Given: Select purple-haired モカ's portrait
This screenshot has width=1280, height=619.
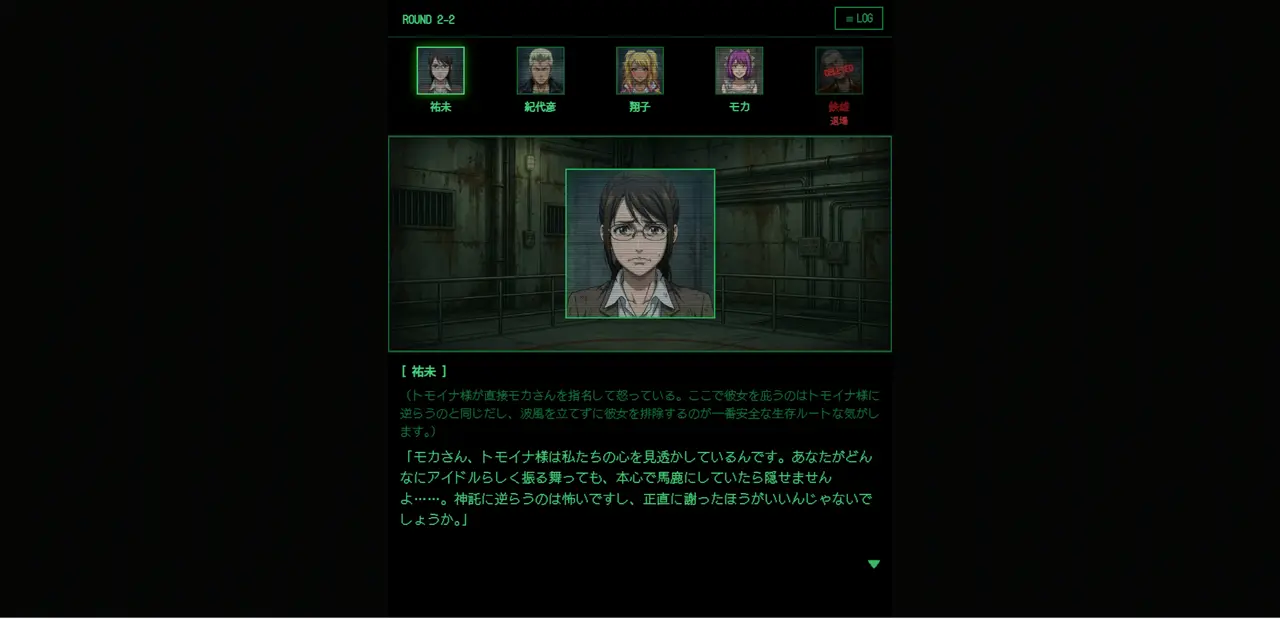Looking at the screenshot, I should (739, 71).
